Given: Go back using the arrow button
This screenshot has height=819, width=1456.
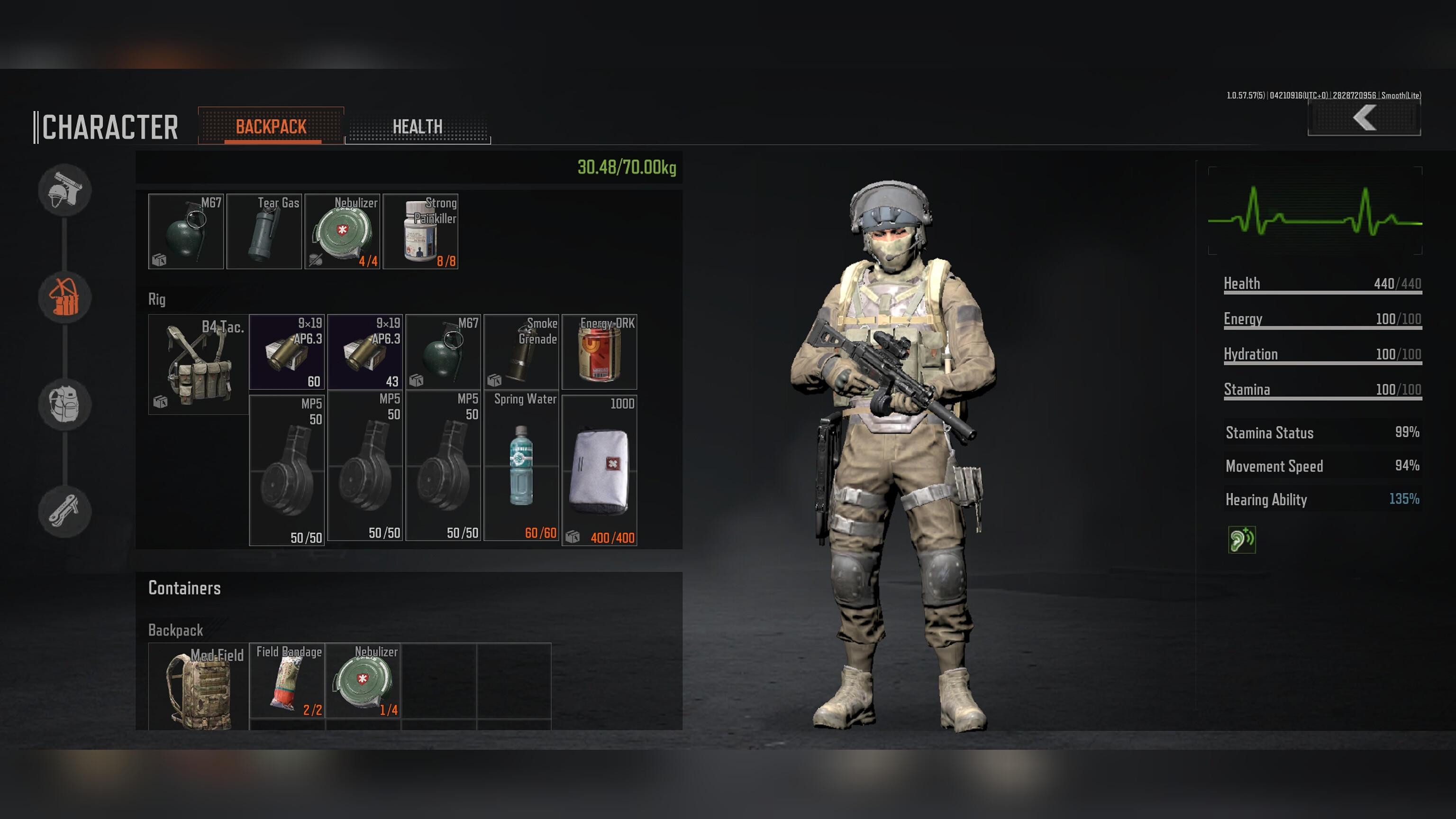Looking at the screenshot, I should [x=1364, y=119].
